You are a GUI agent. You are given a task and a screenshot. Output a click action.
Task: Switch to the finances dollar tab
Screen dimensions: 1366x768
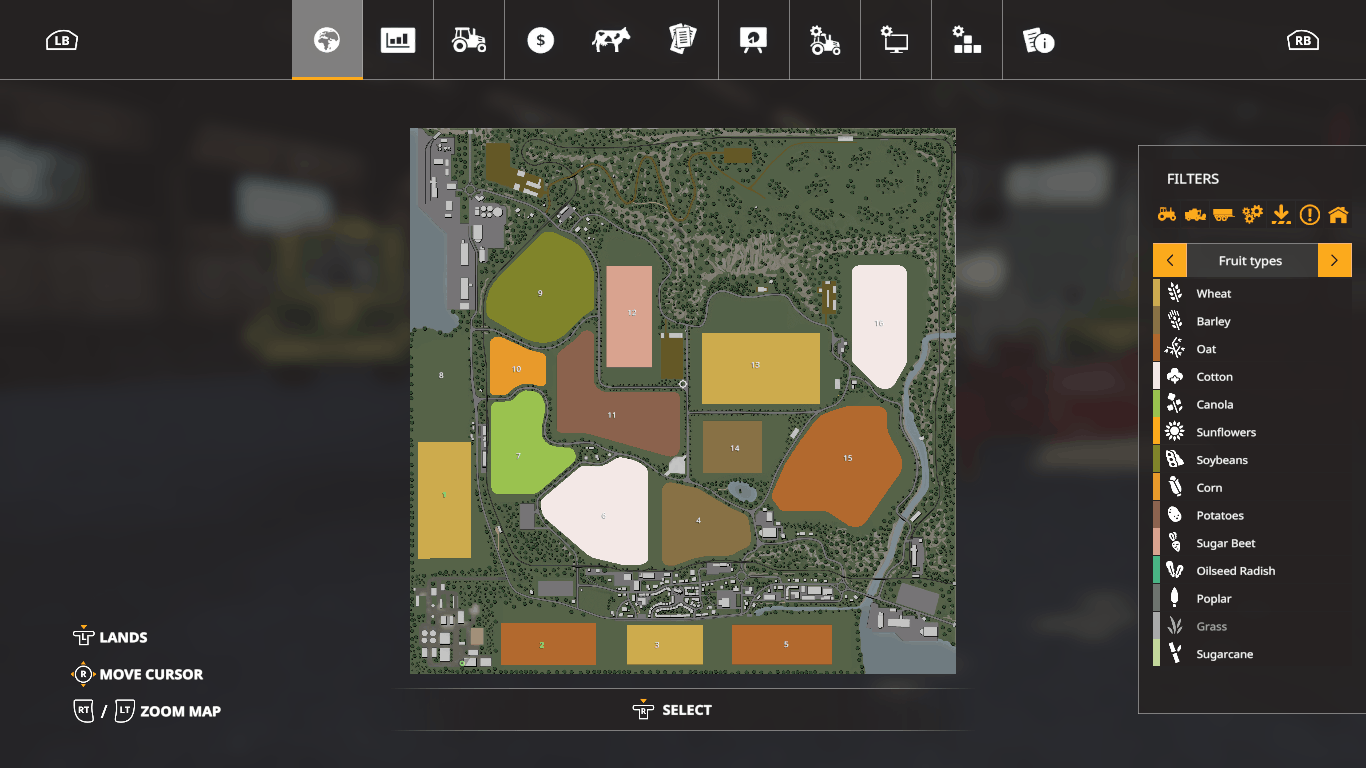pyautogui.click(x=540, y=40)
